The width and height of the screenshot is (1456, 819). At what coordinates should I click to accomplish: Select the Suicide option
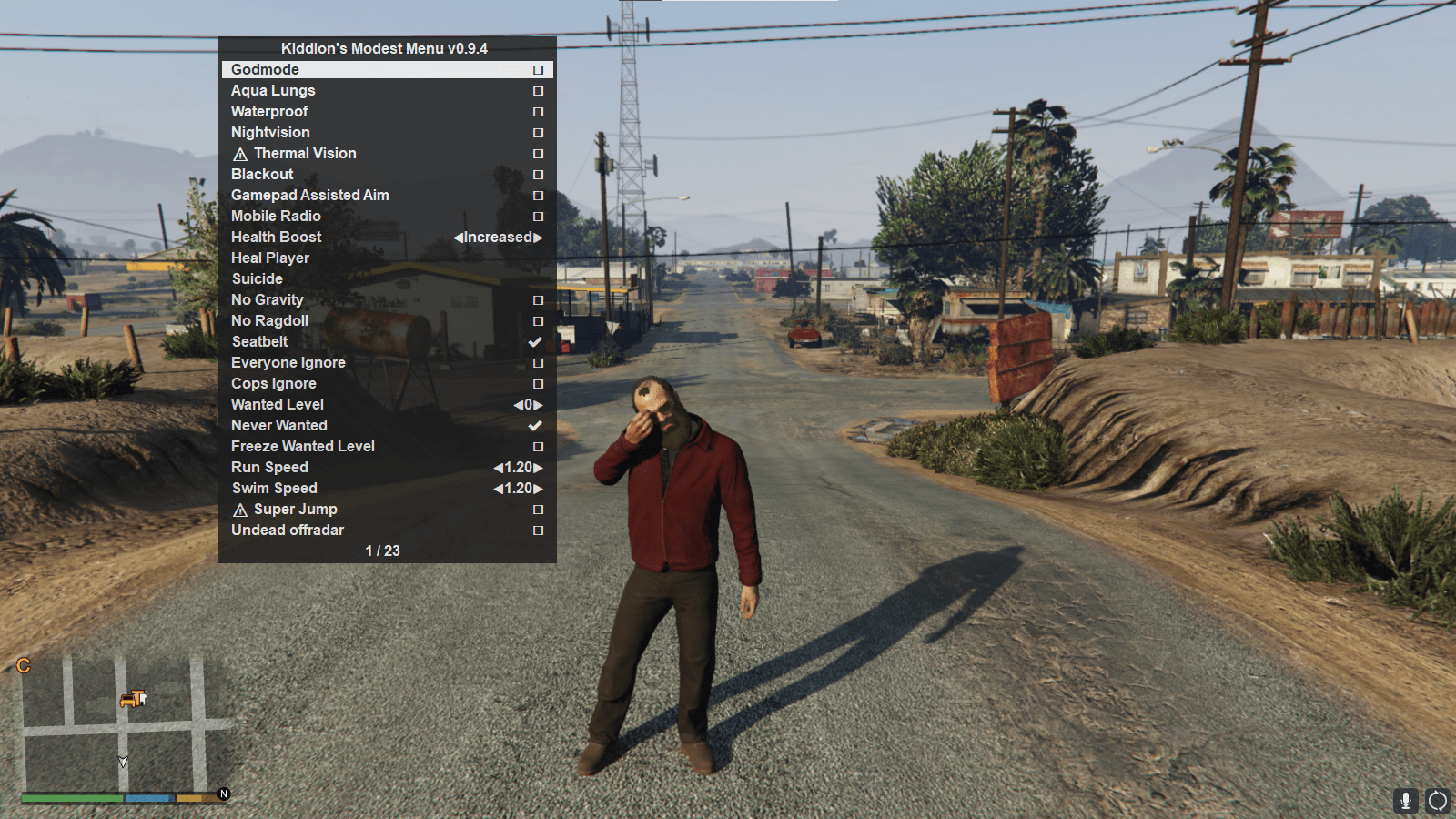click(x=258, y=278)
